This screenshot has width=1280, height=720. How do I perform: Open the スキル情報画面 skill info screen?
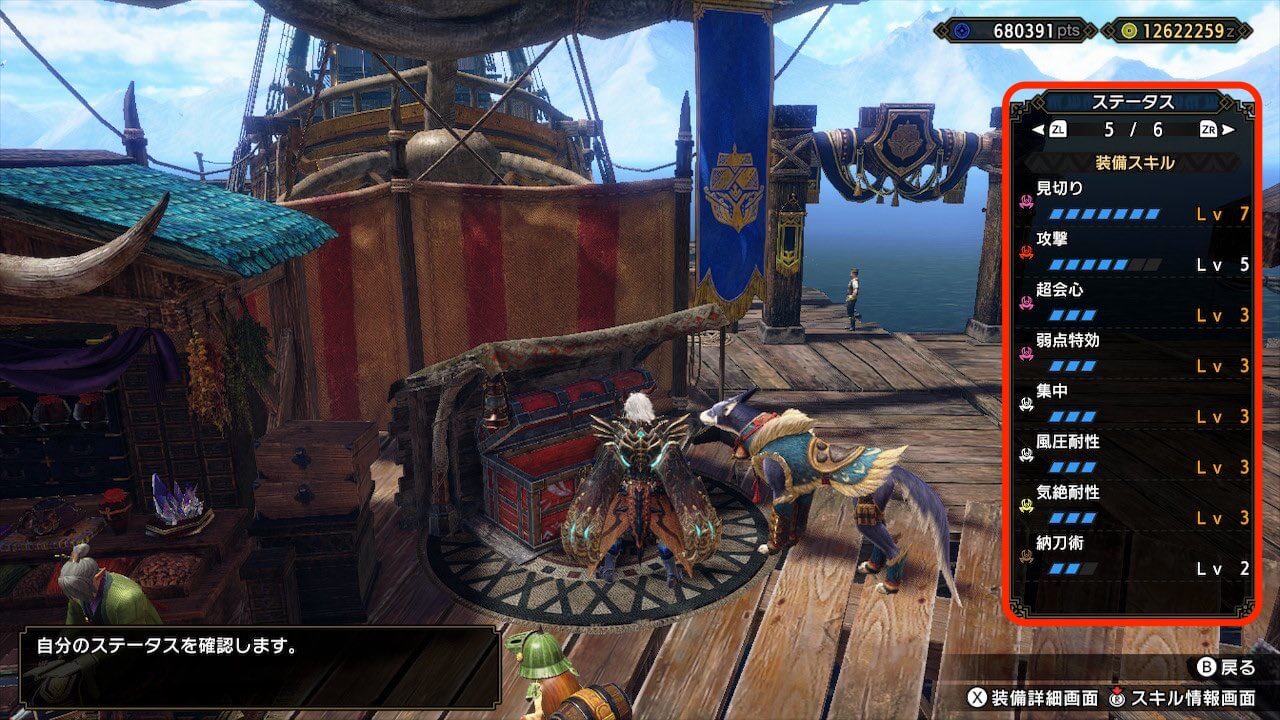[1182, 697]
